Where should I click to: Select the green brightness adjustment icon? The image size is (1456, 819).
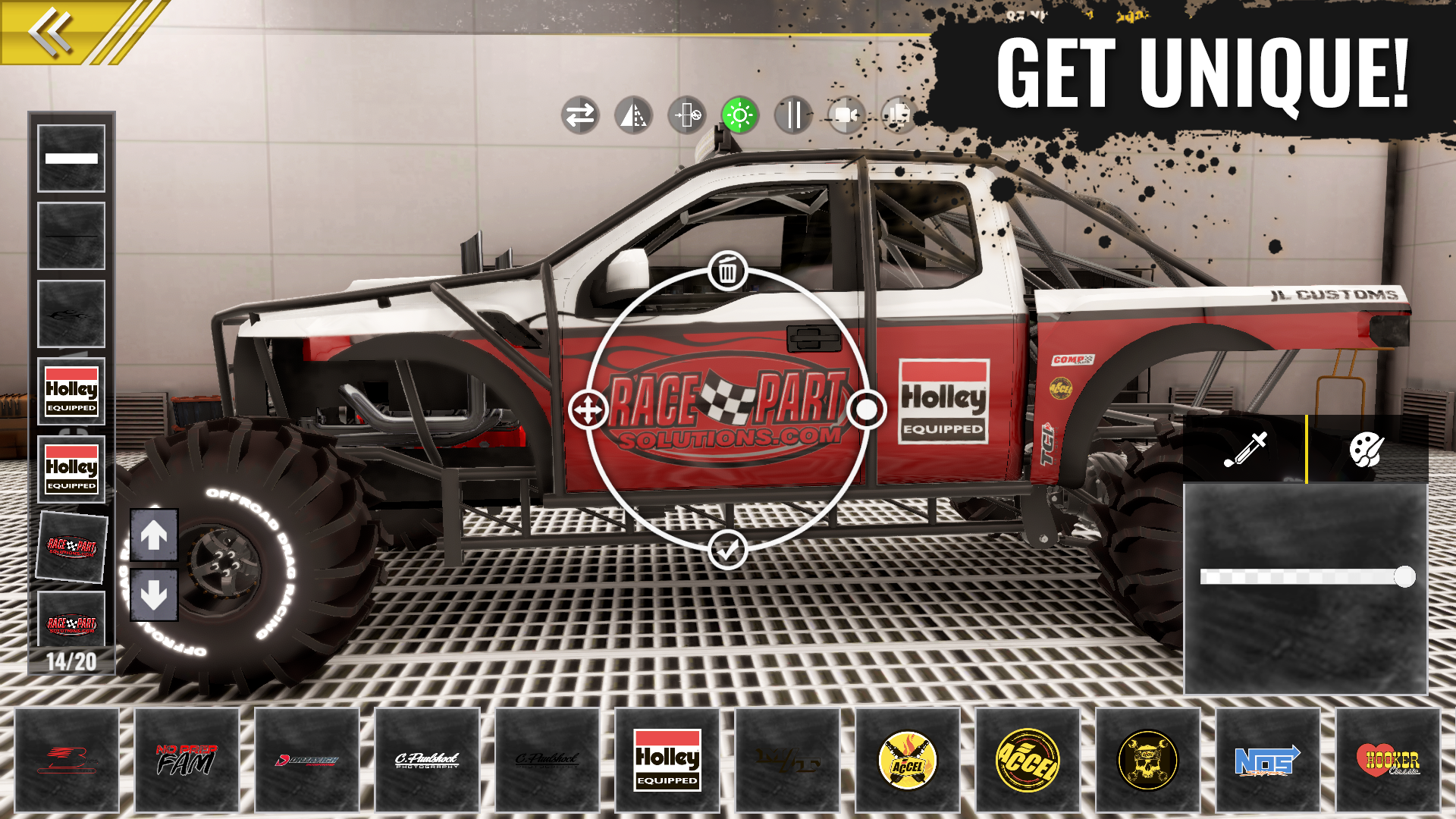(739, 117)
